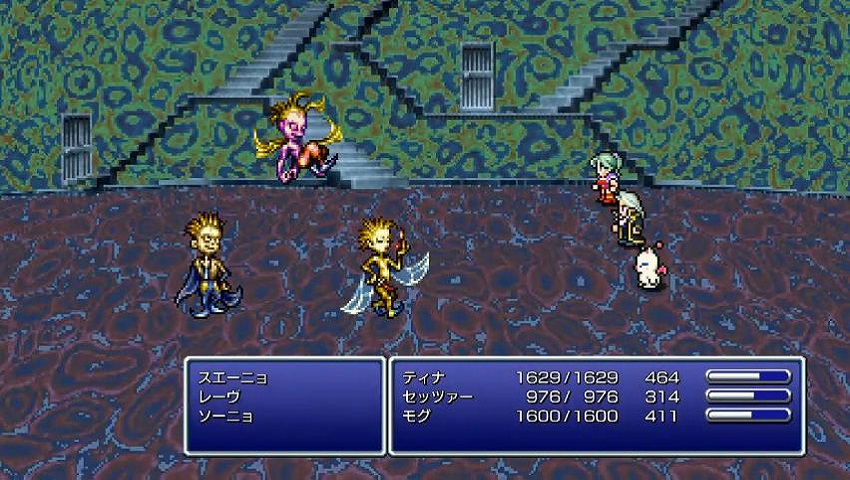This screenshot has width=850, height=480.
Task: Target ソーニョ in the enemy list
Action: pyautogui.click(x=225, y=415)
